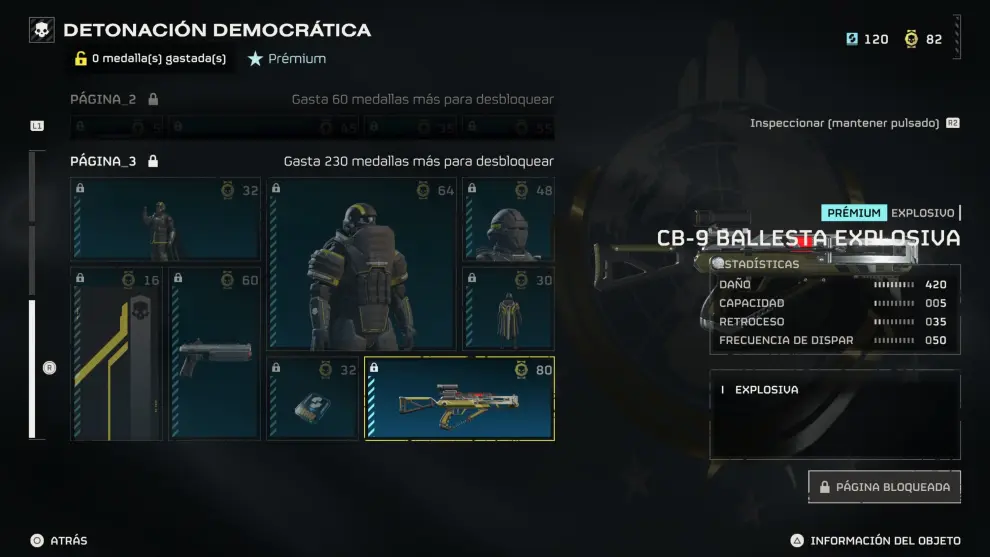Viewport: 990px width, 557px height.
Task: Select the Página_3 section header
Action: point(113,161)
